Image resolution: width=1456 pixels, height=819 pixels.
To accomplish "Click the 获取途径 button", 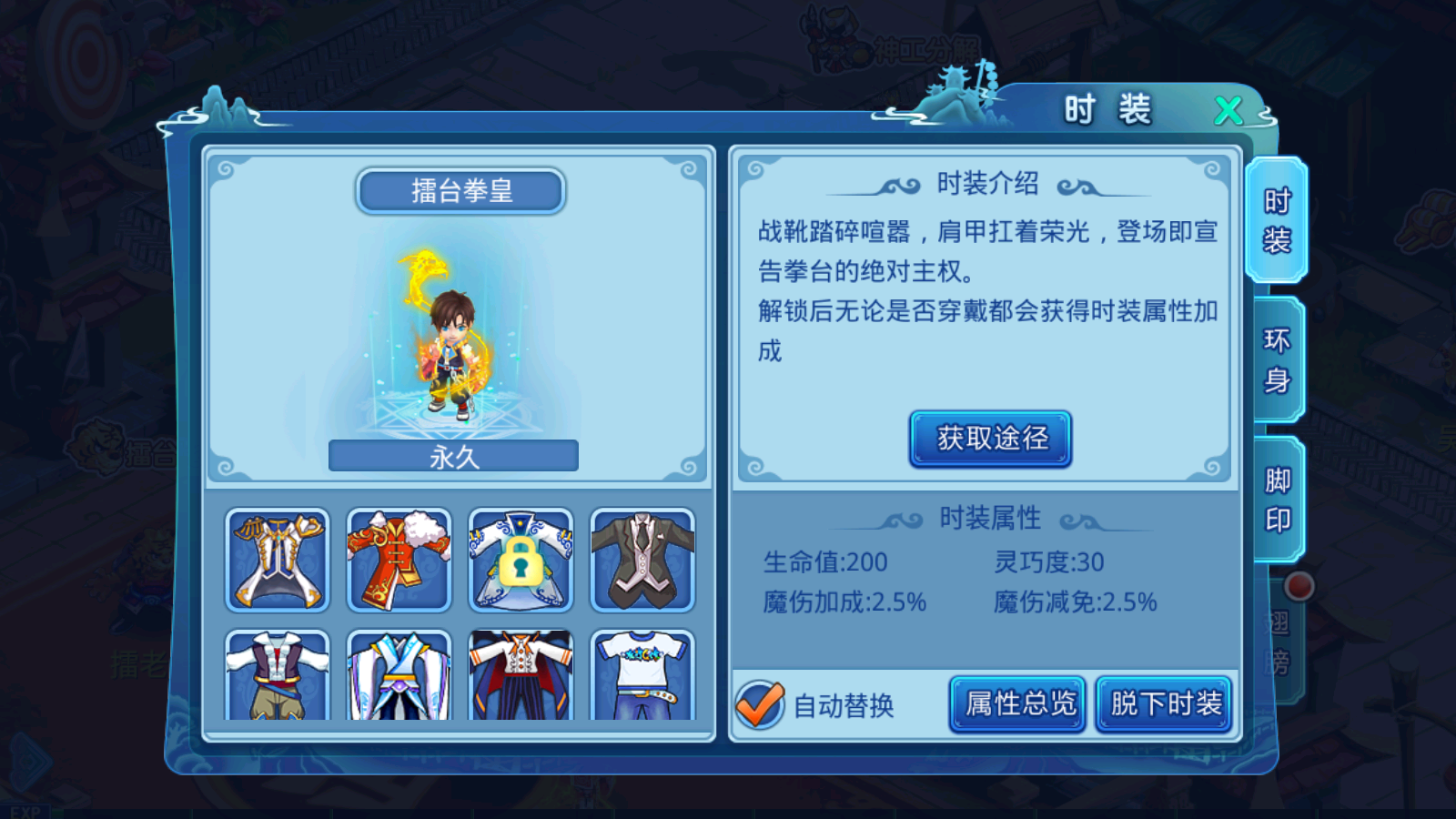I will coord(988,438).
